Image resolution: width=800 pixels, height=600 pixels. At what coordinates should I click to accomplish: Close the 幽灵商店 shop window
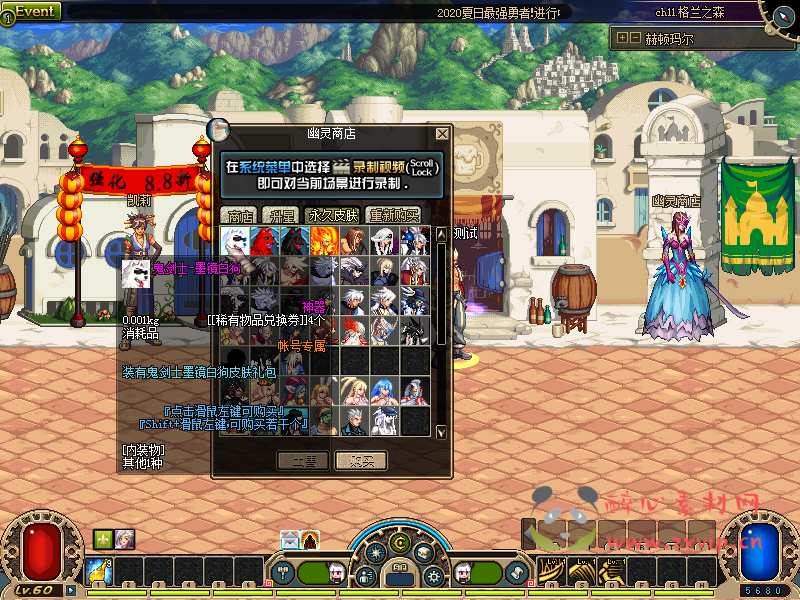442,133
